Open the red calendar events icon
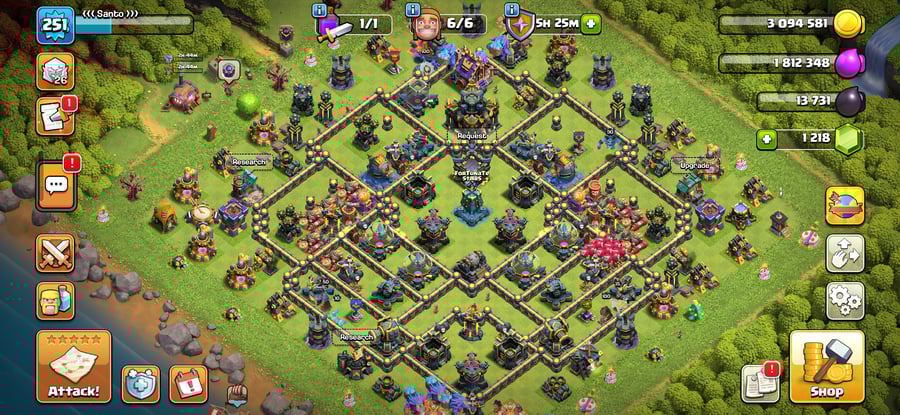Screen dimensions: 900x415 pos(187,382)
